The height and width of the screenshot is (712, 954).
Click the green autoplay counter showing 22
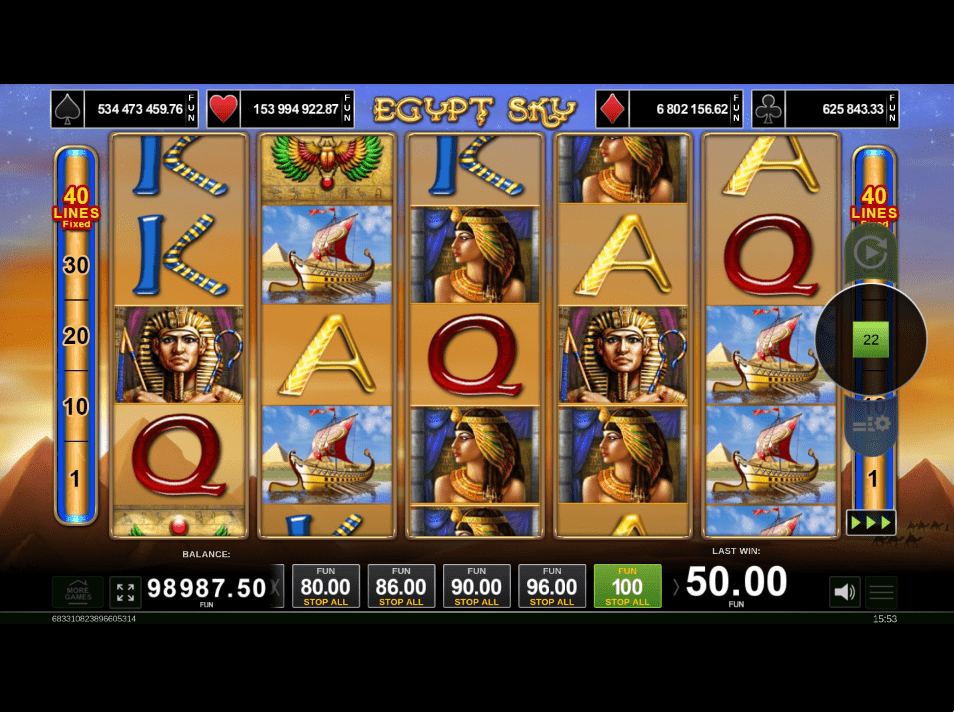coord(870,340)
